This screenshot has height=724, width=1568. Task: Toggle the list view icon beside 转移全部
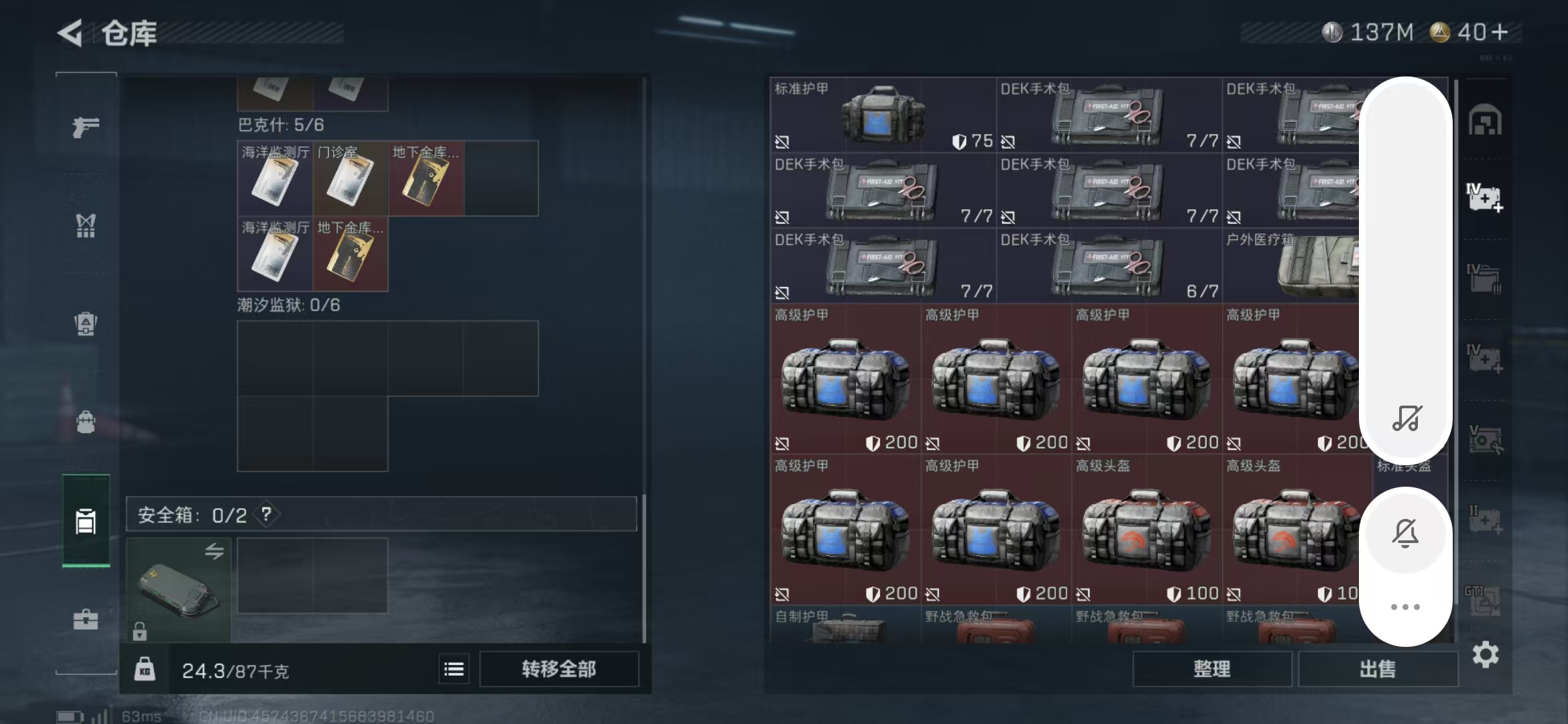(454, 669)
